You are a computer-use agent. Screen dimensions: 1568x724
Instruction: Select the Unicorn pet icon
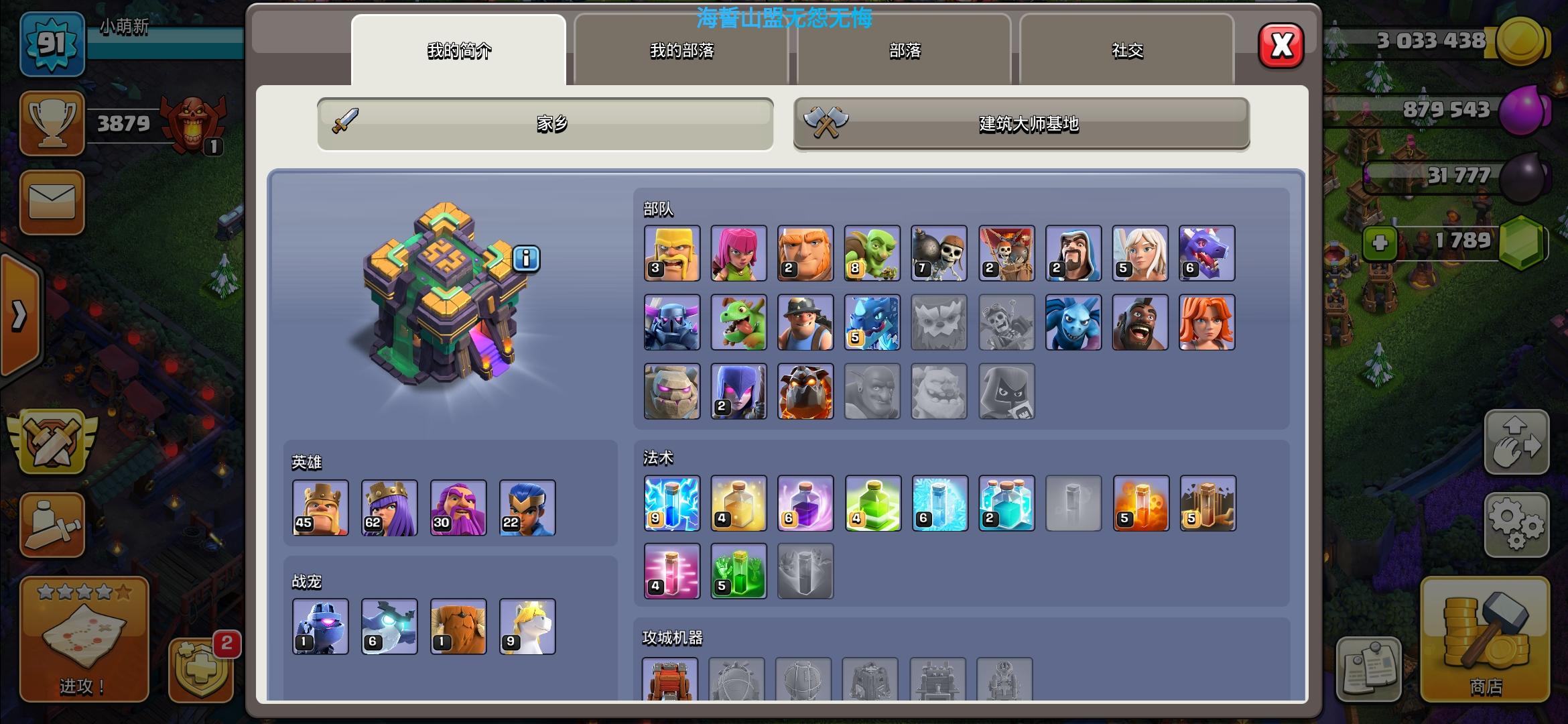(527, 626)
